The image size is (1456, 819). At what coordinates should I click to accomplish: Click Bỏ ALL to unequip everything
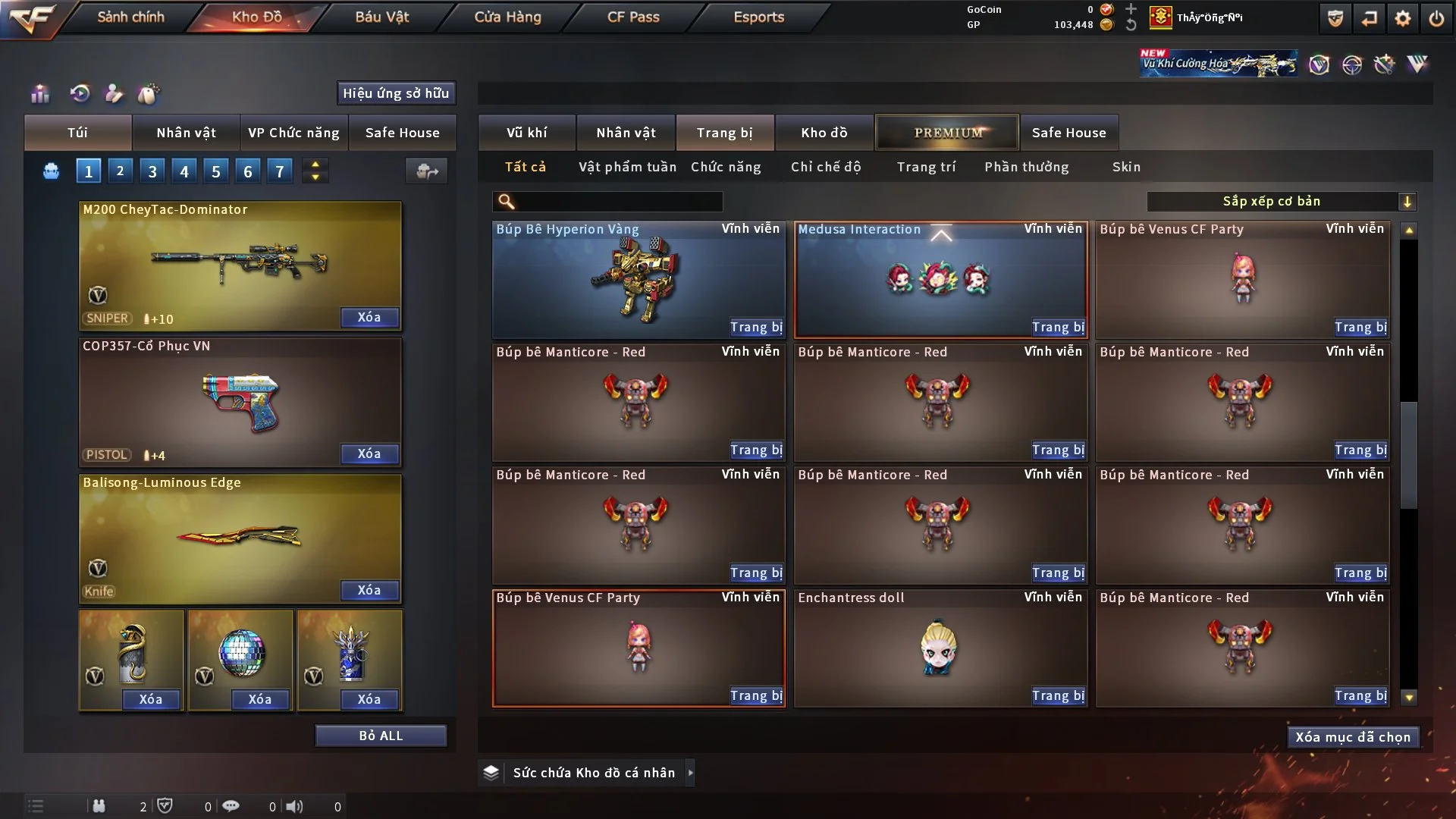381,736
